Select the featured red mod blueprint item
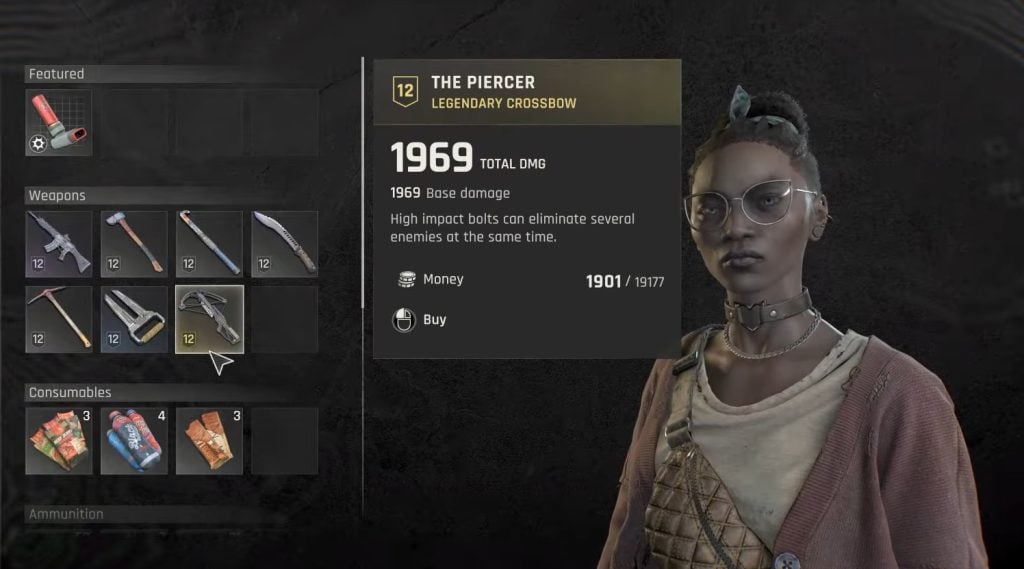This screenshot has height=569, width=1024. coord(58,123)
